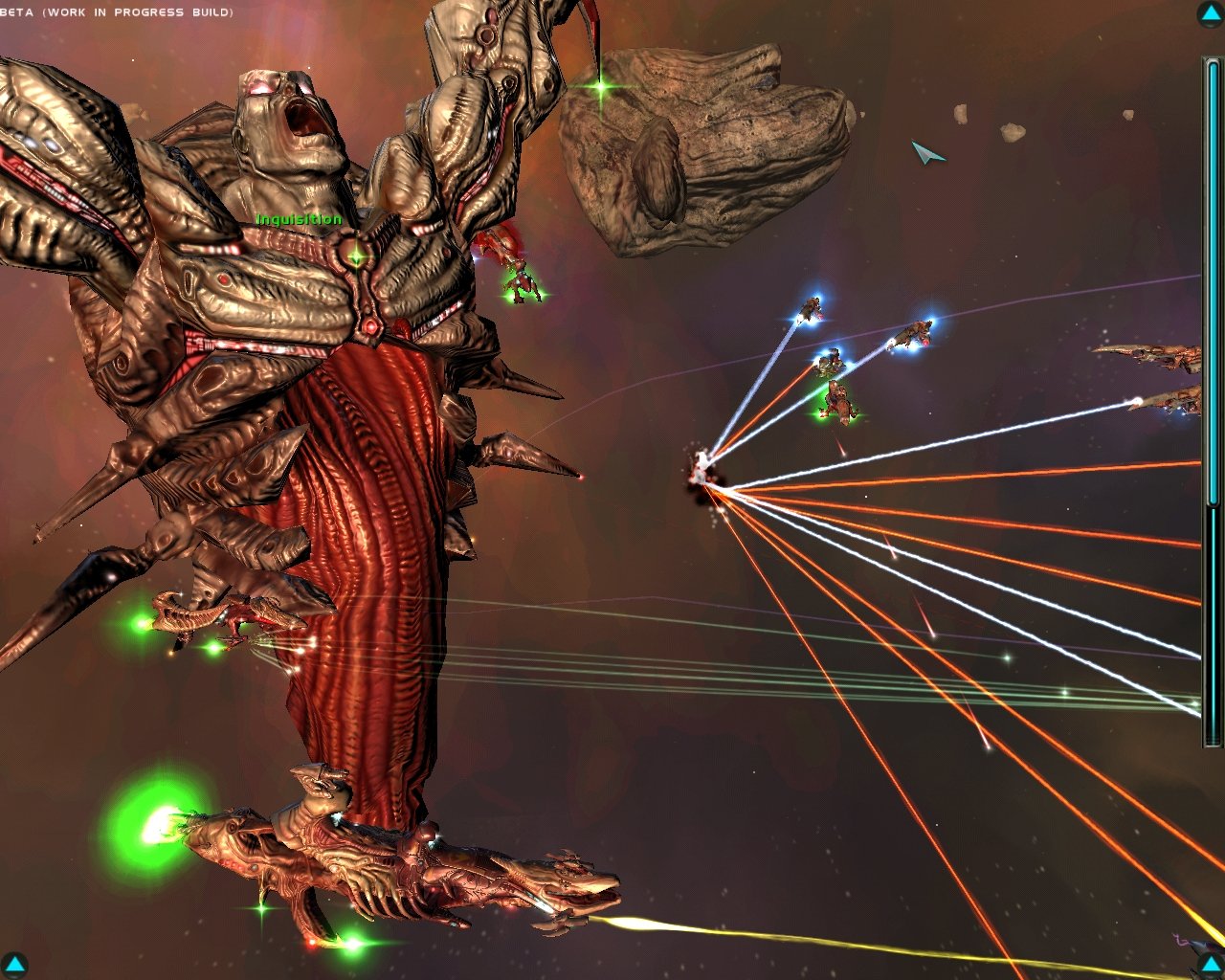This screenshot has width=1225, height=980.
Task: Expand the top-left corner panel arrow
Action: (x=13, y=13)
